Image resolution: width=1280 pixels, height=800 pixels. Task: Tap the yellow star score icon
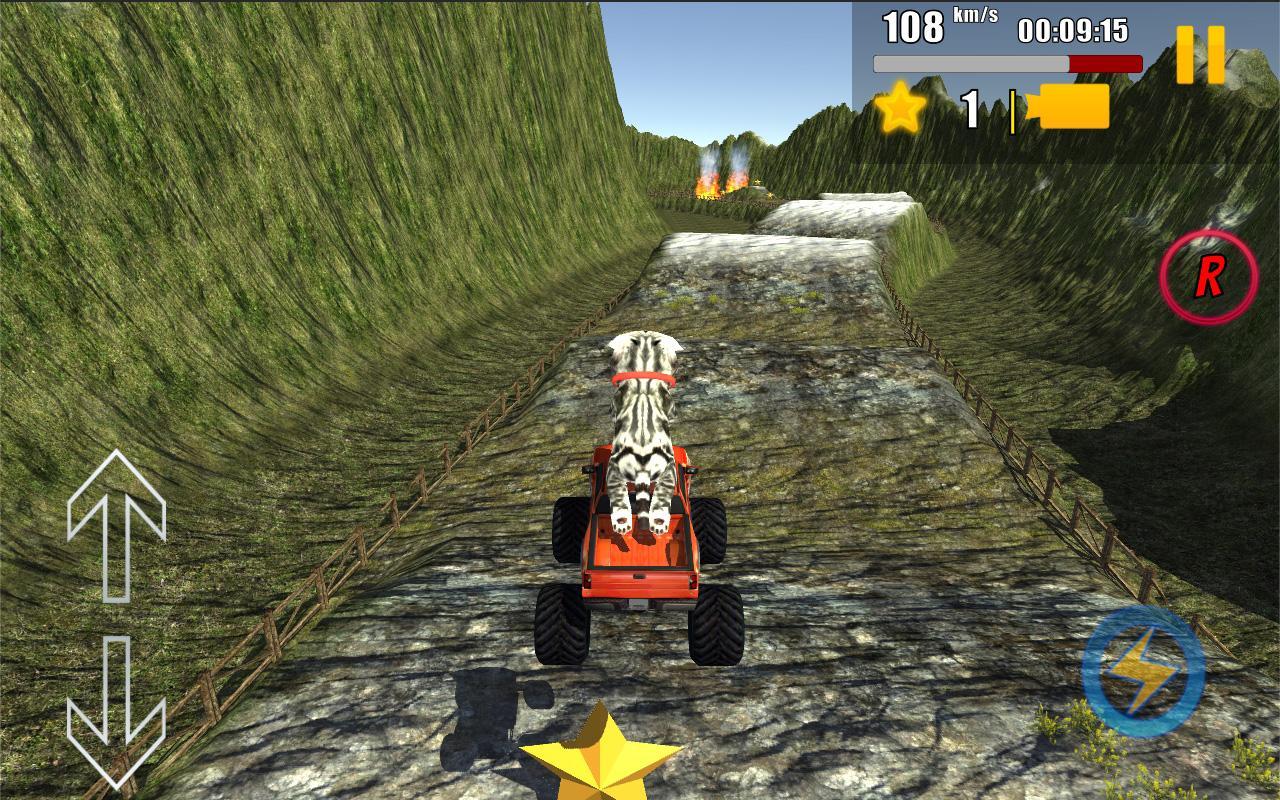tap(900, 108)
